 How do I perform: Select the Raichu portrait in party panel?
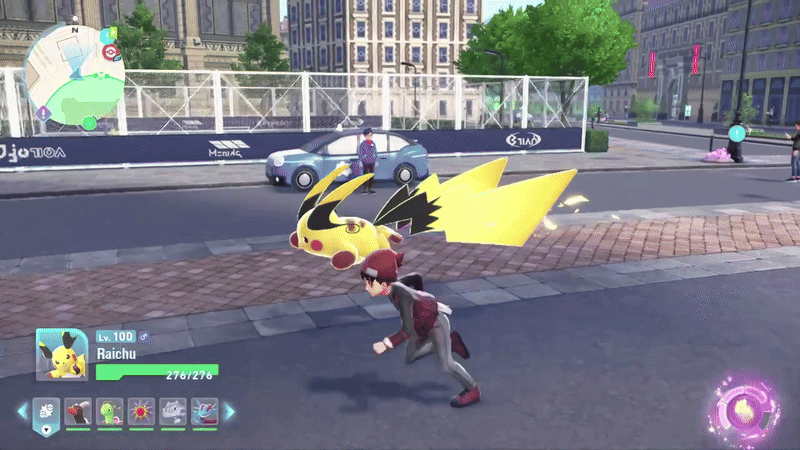pyautogui.click(x=62, y=354)
